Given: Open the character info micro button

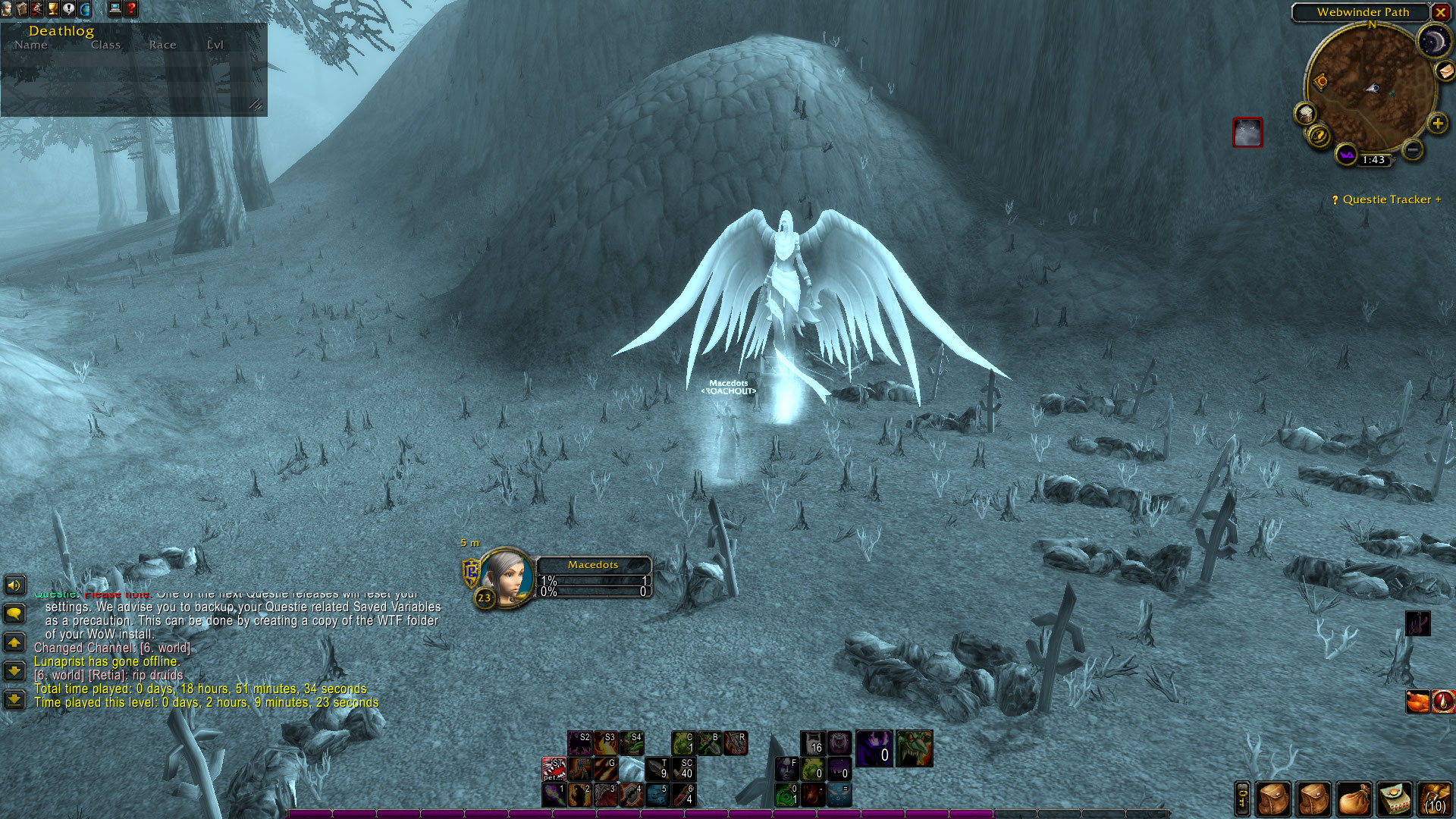Looking at the screenshot, I should 7,9.
